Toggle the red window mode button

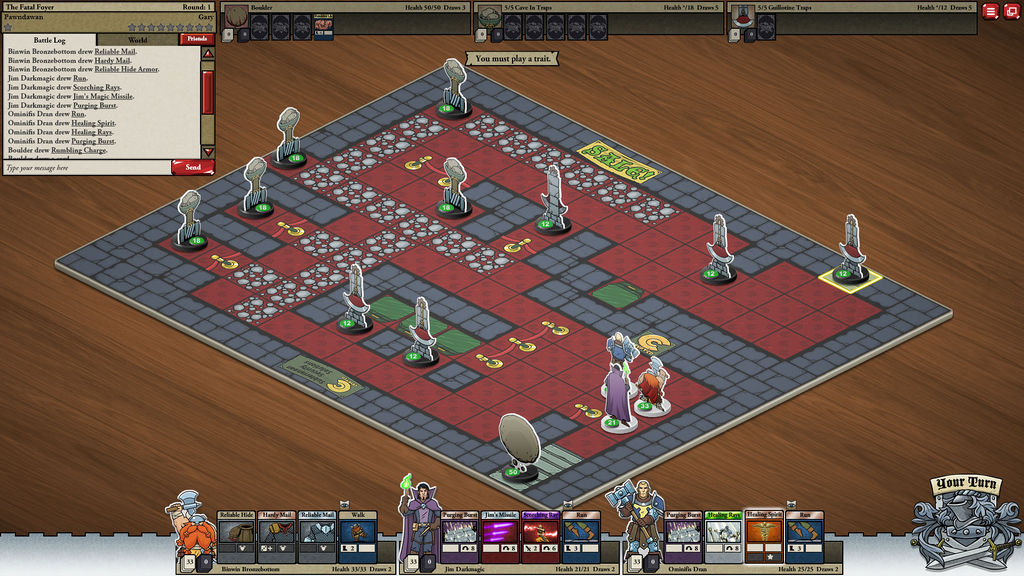(1011, 11)
